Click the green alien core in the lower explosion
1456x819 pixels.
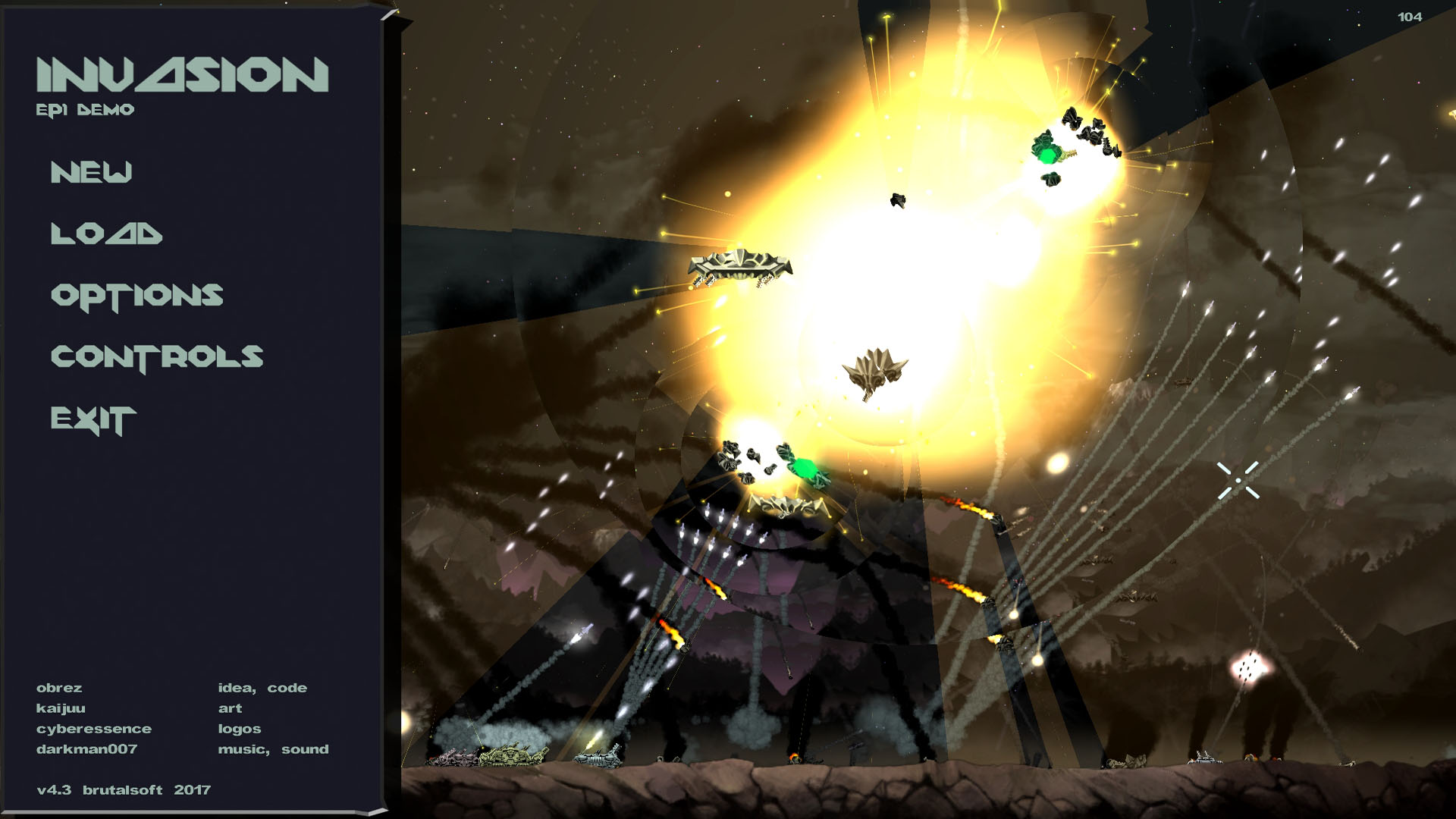pos(806,466)
